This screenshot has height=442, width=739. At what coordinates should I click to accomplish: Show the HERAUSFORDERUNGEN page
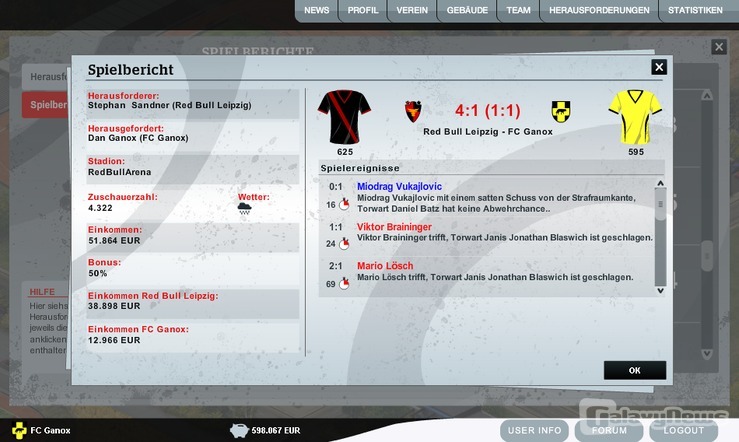tap(599, 11)
